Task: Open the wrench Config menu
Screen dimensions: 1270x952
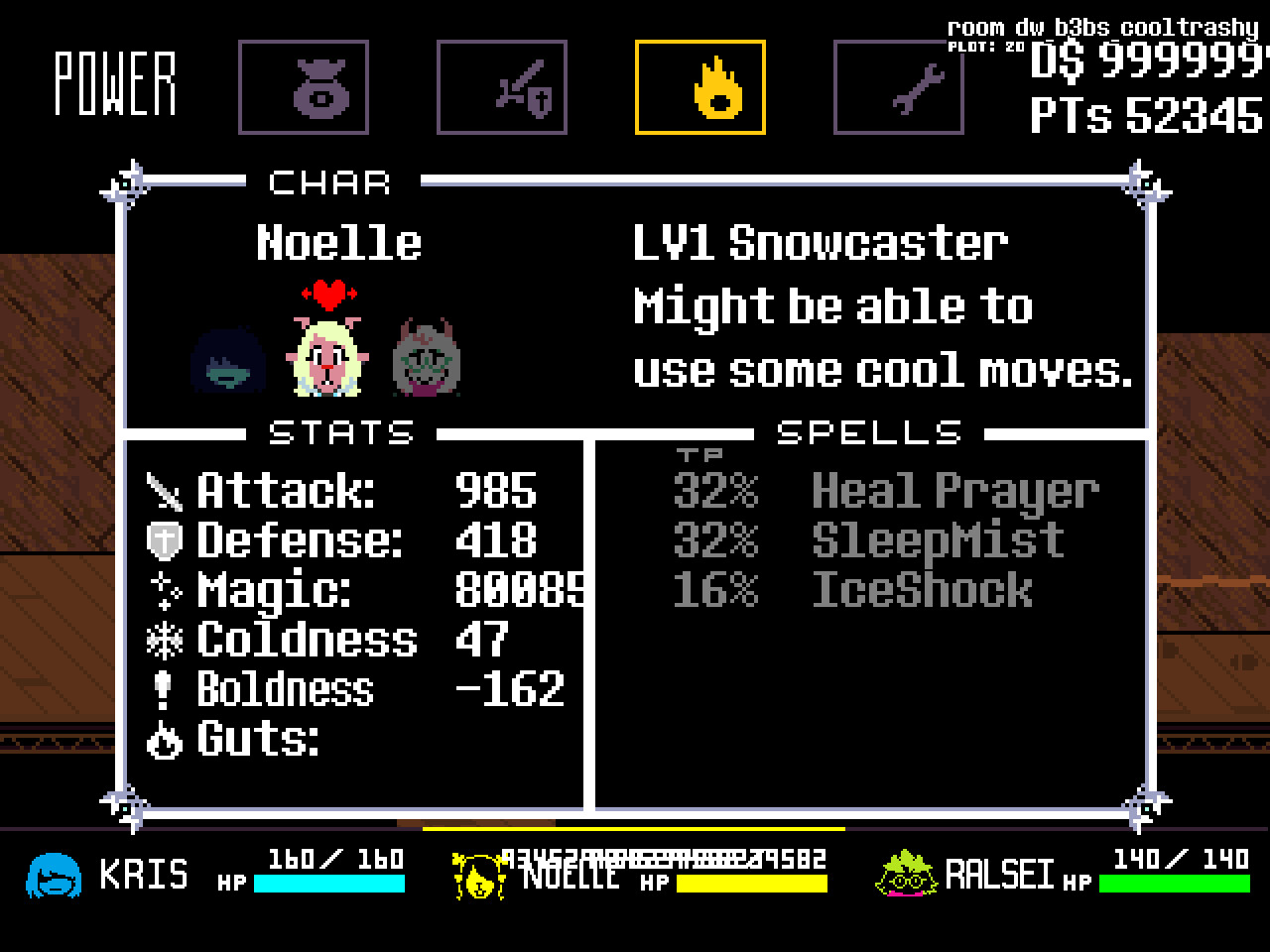Action: pyautogui.click(x=898, y=85)
